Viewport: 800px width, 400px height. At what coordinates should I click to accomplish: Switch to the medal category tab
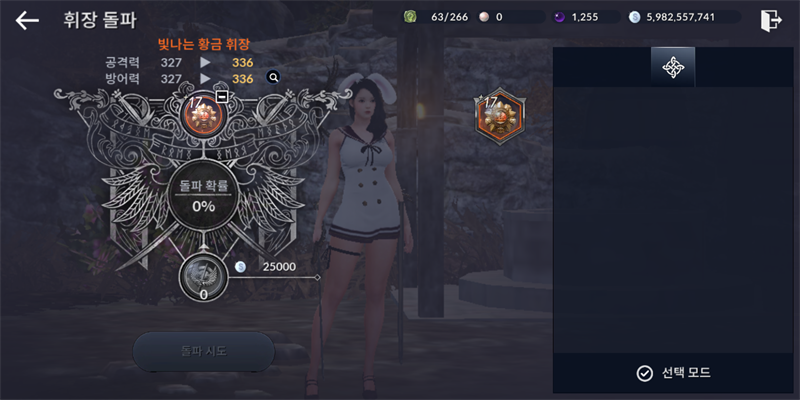tap(673, 67)
